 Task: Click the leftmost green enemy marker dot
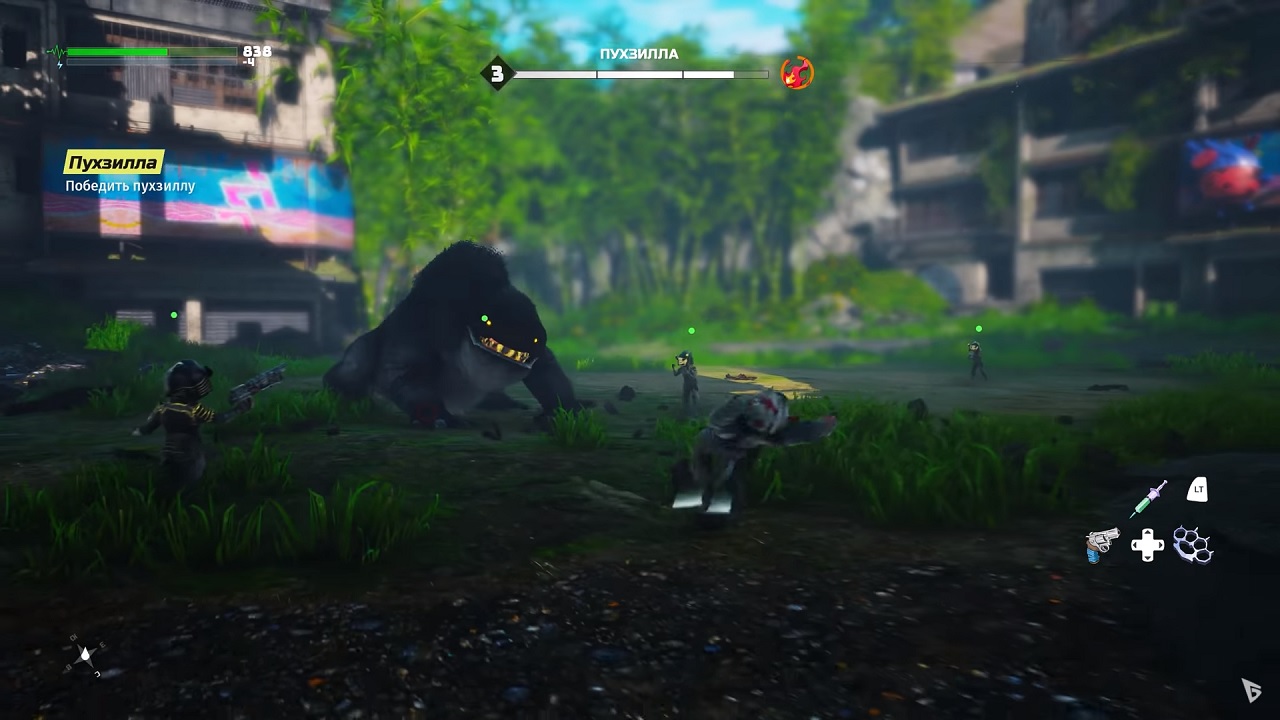click(173, 314)
